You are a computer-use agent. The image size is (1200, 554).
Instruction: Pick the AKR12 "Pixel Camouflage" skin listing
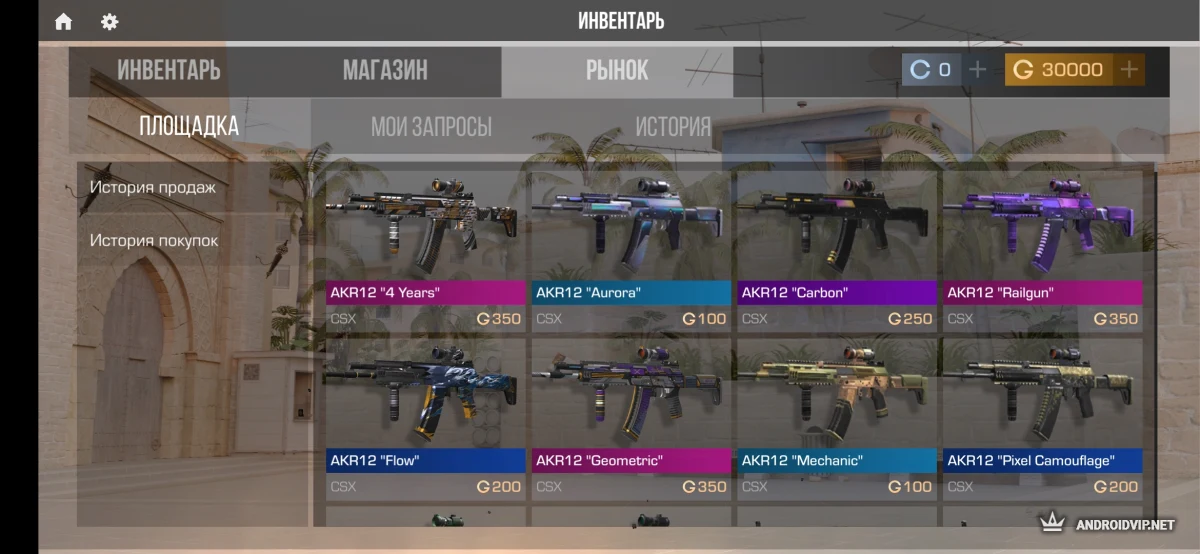point(1043,418)
